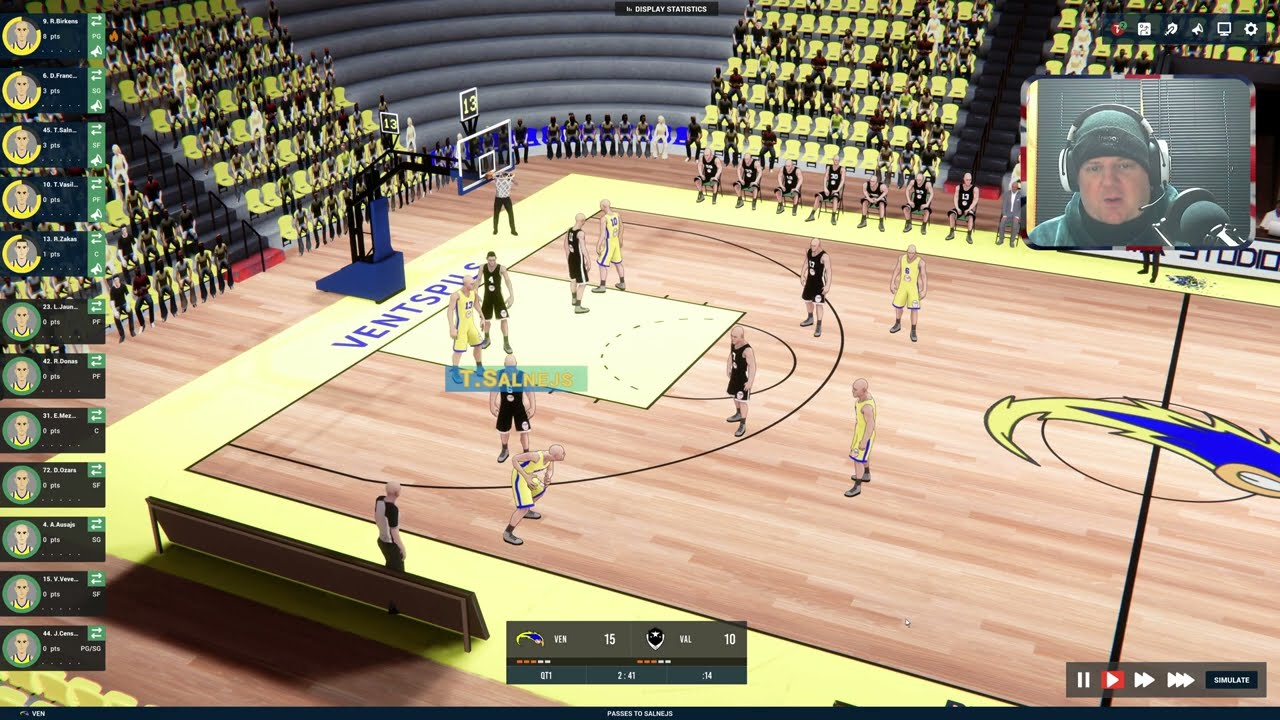Open the monitor display options

(x=1224, y=29)
